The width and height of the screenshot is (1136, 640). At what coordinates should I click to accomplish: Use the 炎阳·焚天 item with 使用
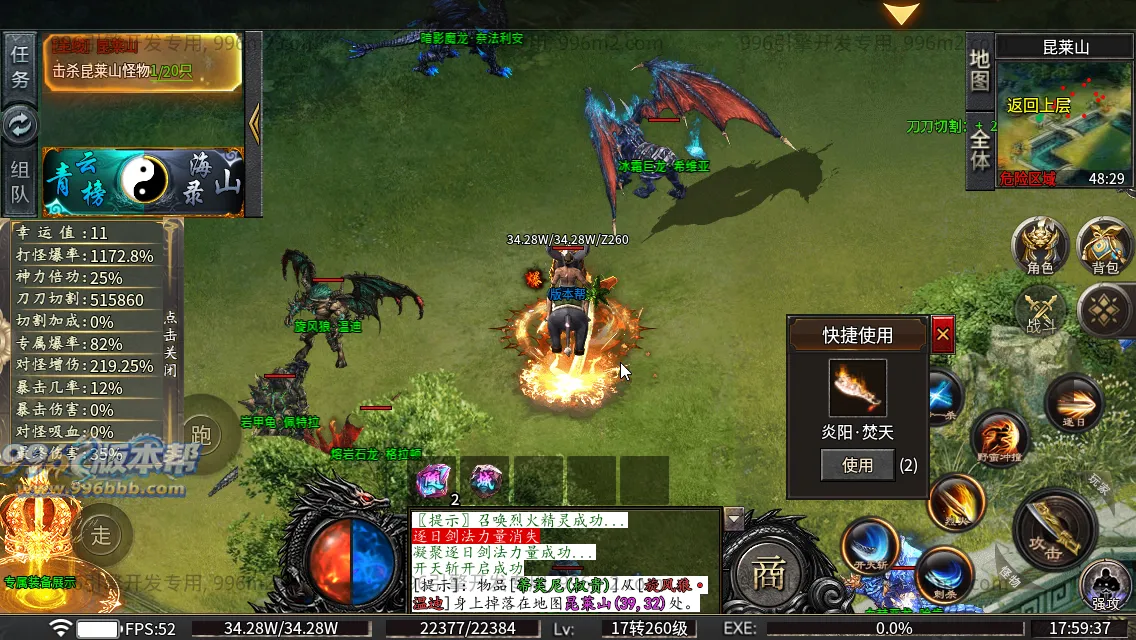click(x=857, y=465)
